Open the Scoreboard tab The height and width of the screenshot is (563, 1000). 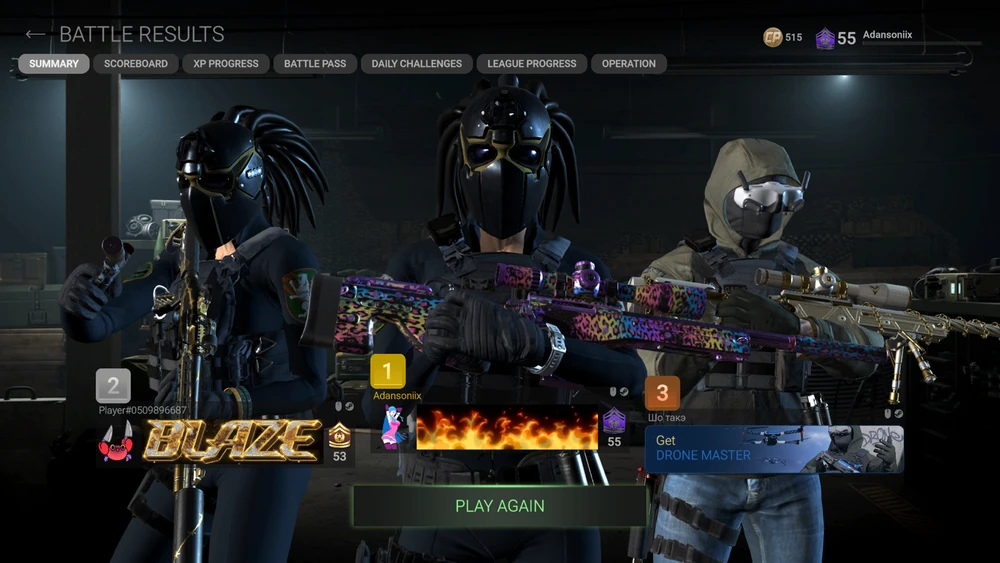click(136, 64)
